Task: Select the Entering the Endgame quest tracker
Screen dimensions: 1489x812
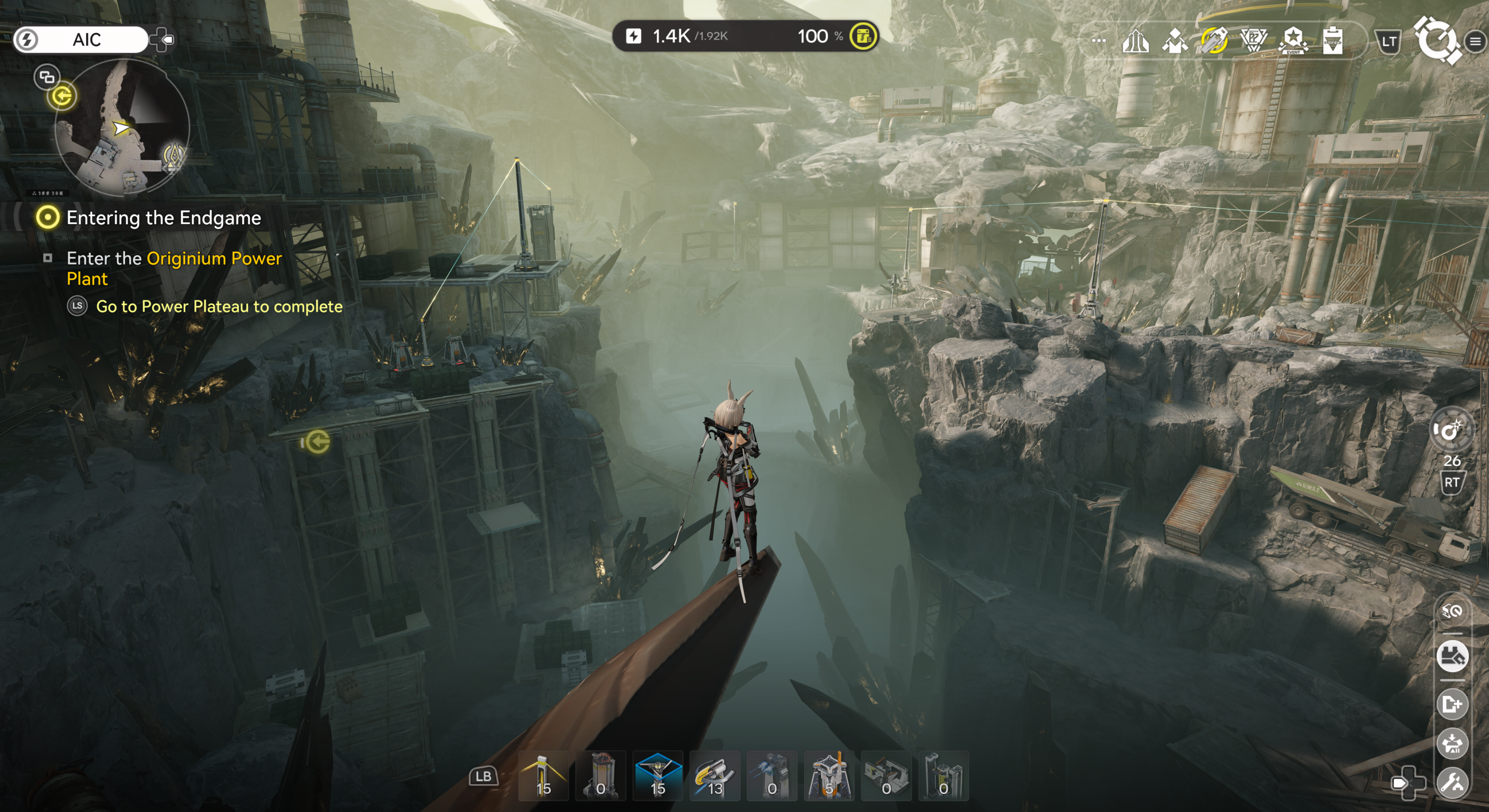Action: pos(163,218)
